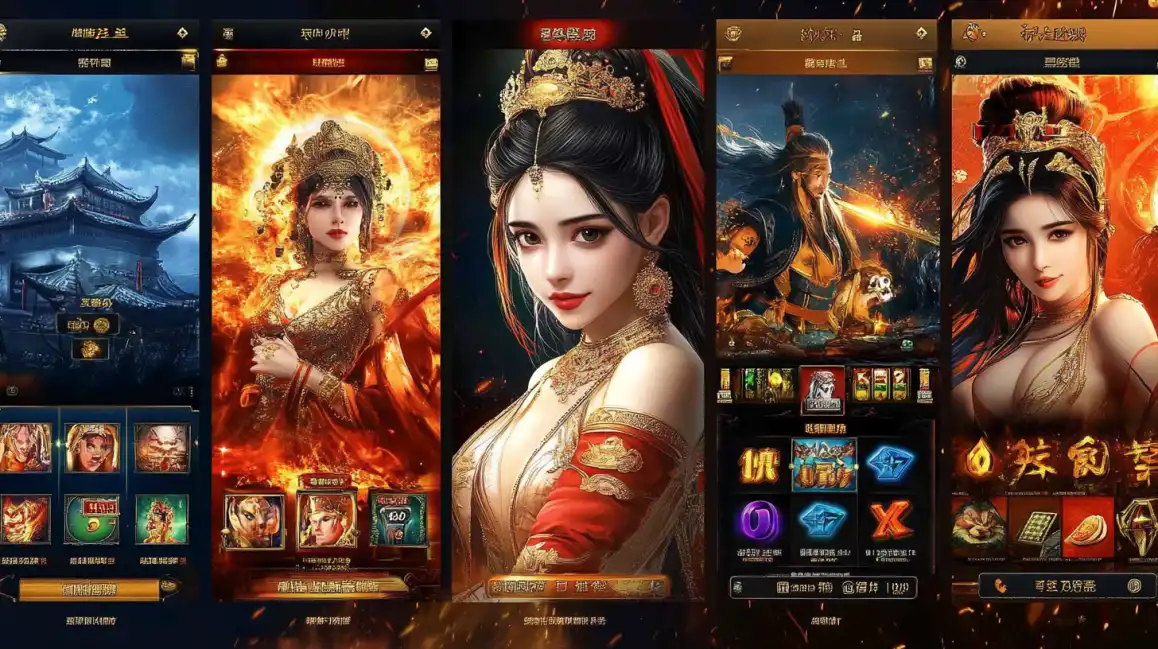Select the golden figure on green background tile

tap(162, 519)
